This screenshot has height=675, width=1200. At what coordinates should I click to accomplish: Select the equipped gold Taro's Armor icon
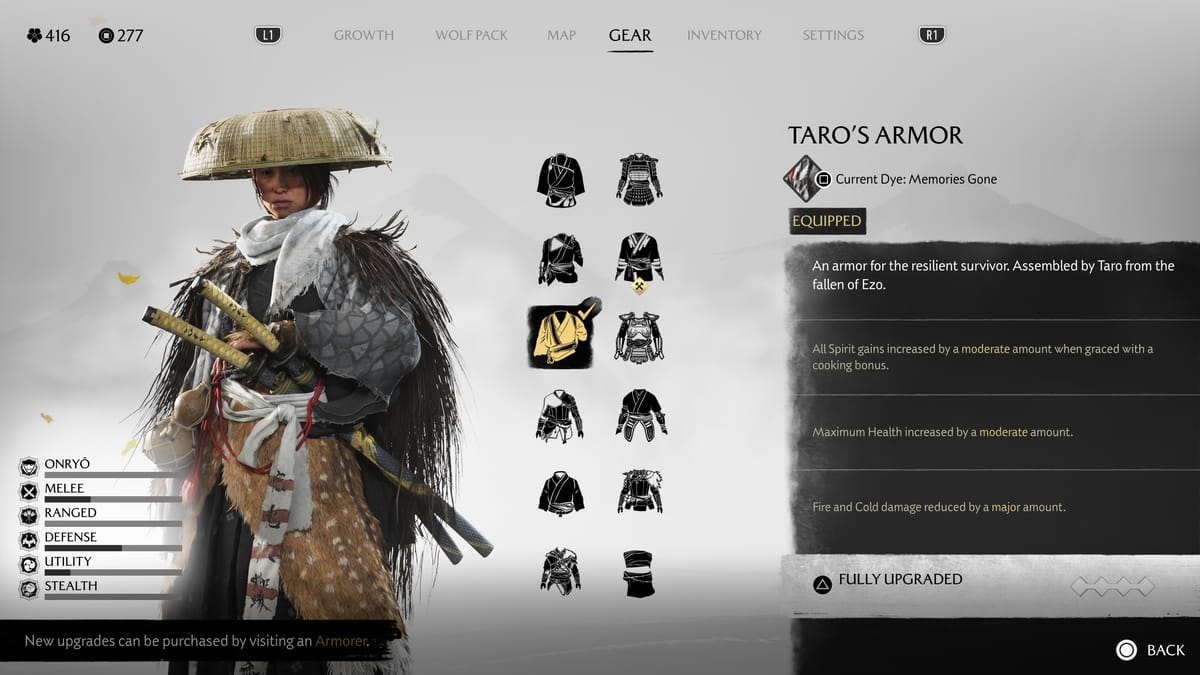(x=561, y=336)
